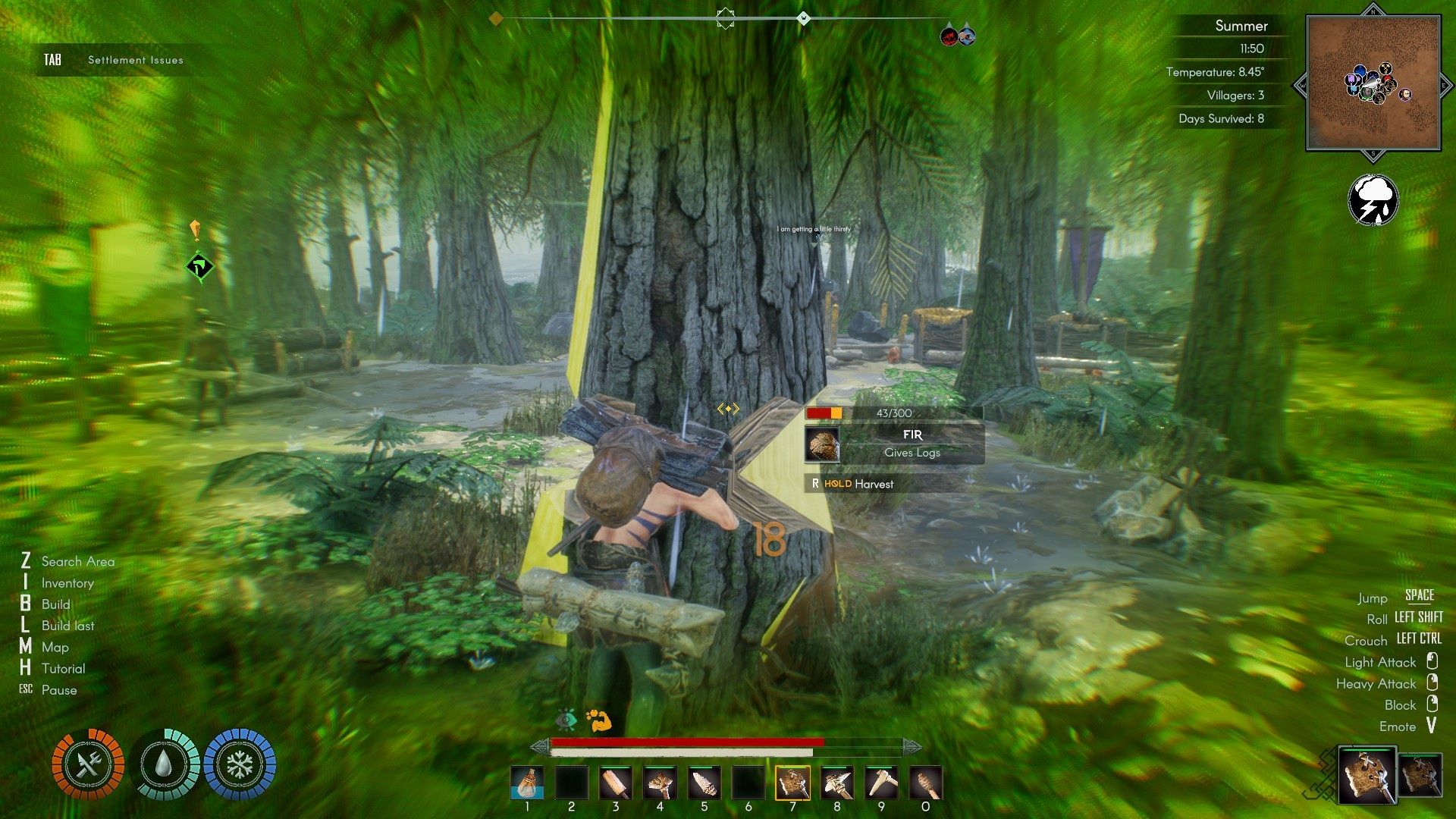Select the bone pick in slot 9

[881, 783]
